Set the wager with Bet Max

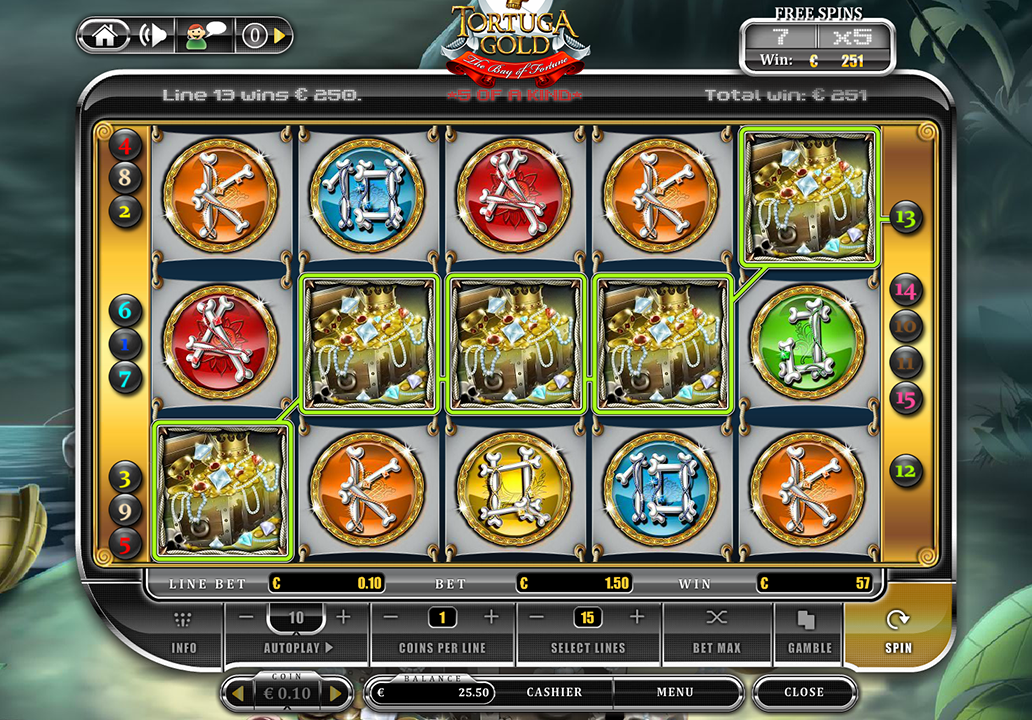(x=716, y=631)
